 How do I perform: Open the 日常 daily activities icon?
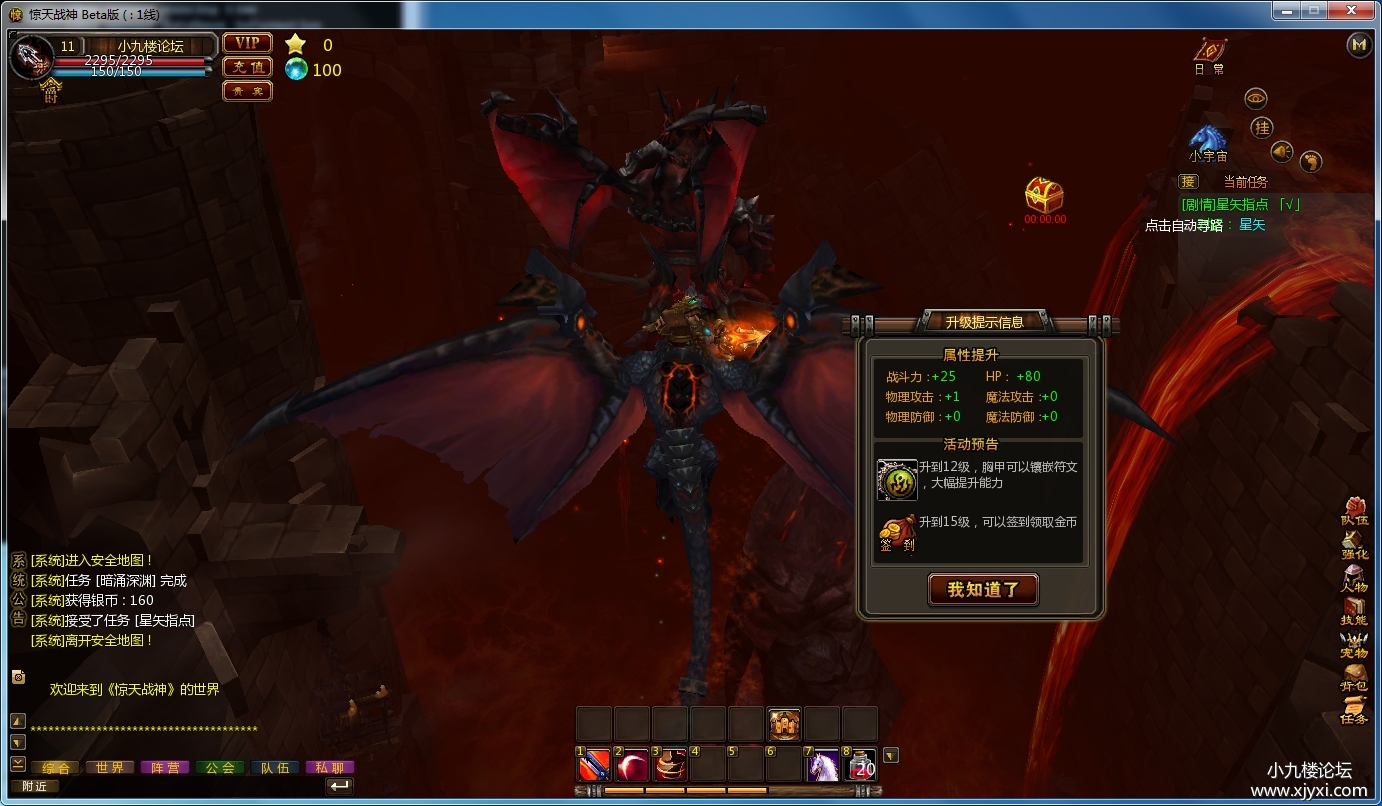point(1210,52)
